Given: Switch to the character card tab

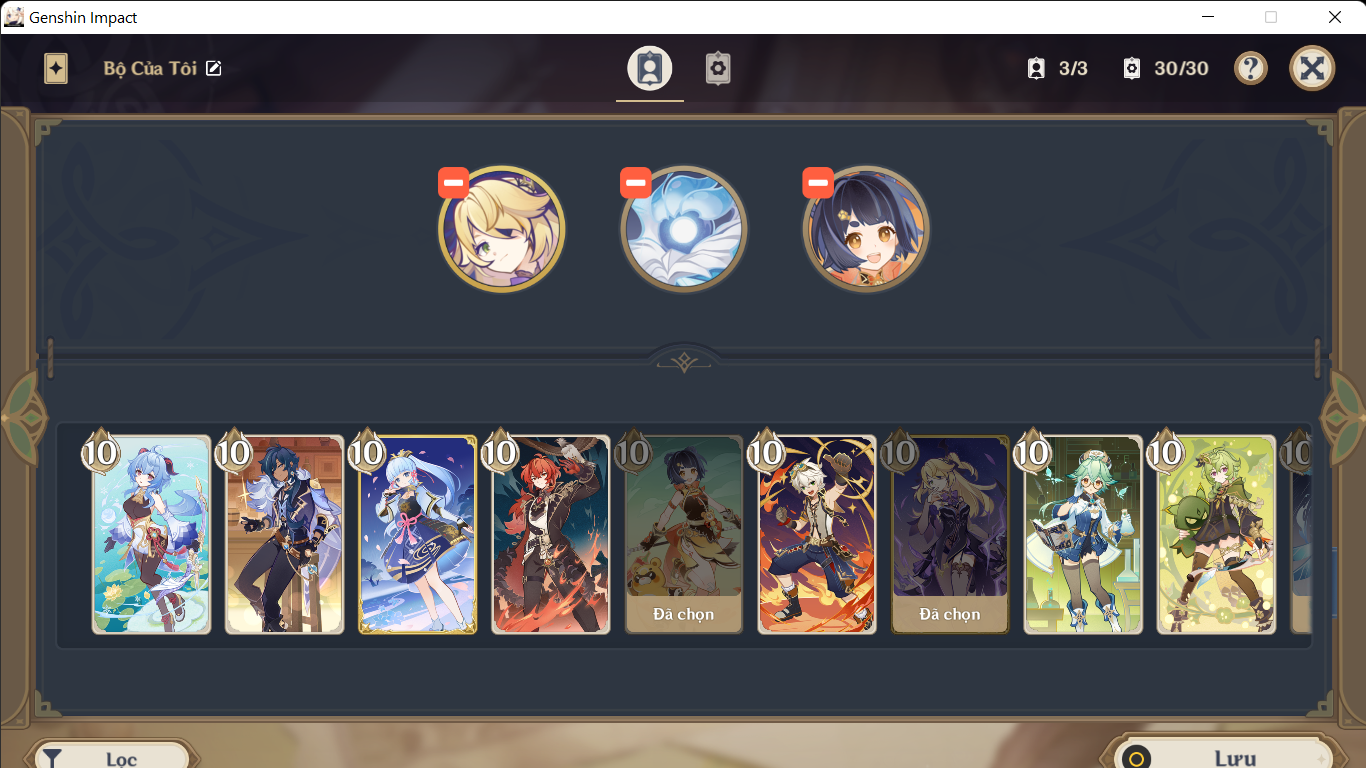Looking at the screenshot, I should pyautogui.click(x=650, y=68).
